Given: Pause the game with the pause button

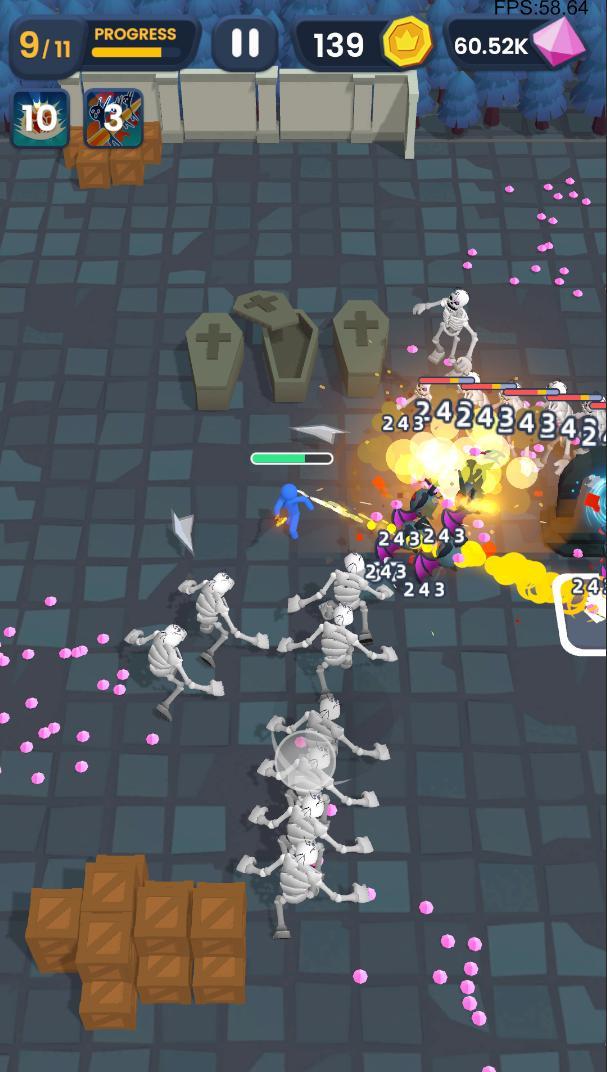Looking at the screenshot, I should tap(245, 43).
